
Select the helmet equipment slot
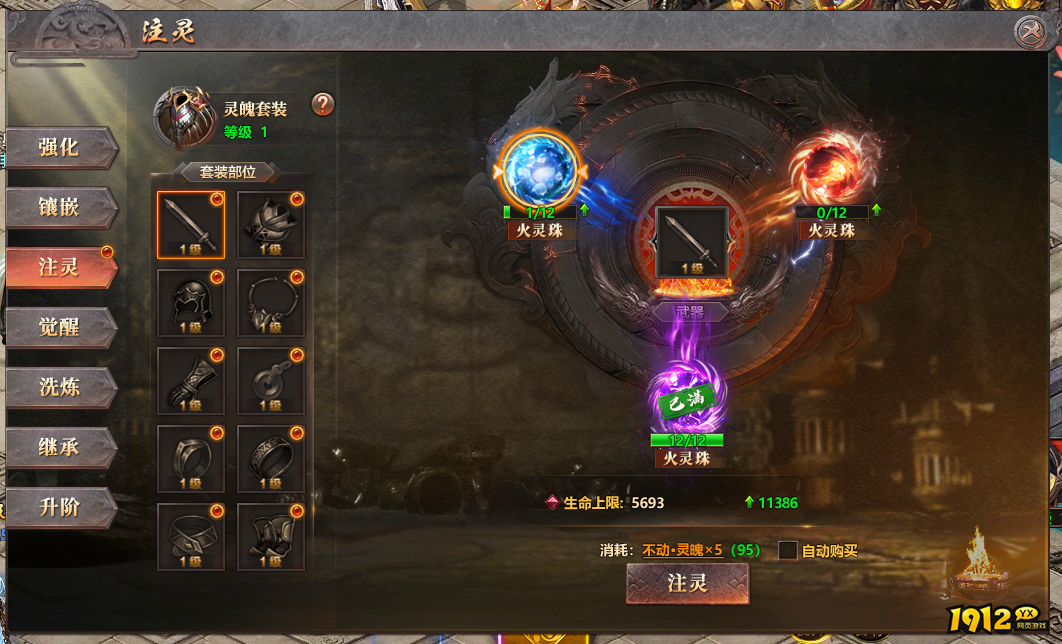[191, 303]
